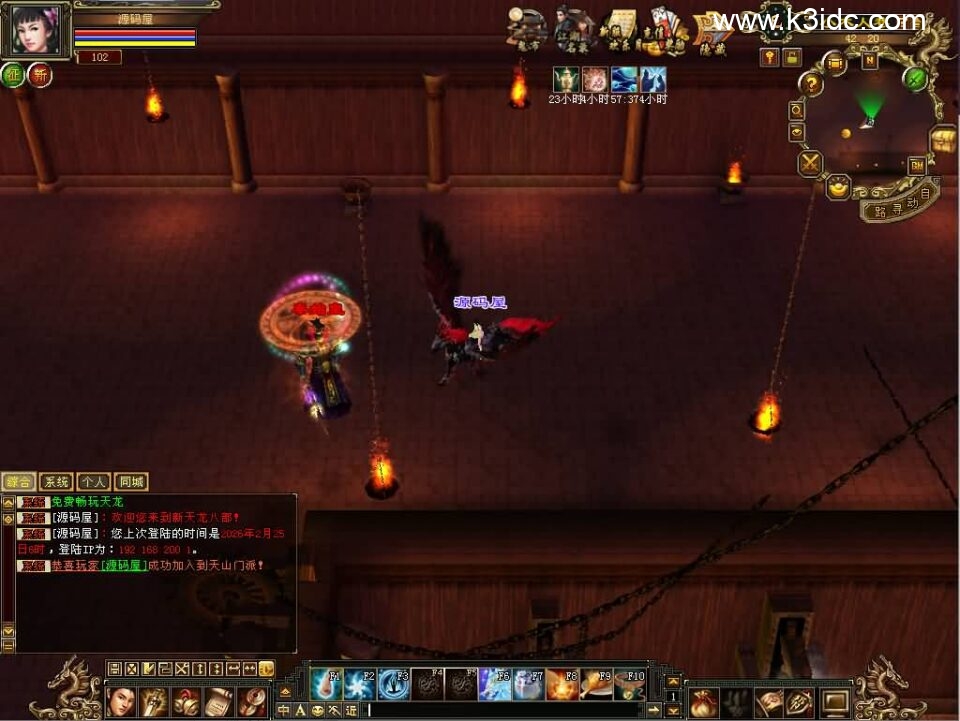Click the chat text input field
Screen dimensions: 960x721
coord(500,710)
